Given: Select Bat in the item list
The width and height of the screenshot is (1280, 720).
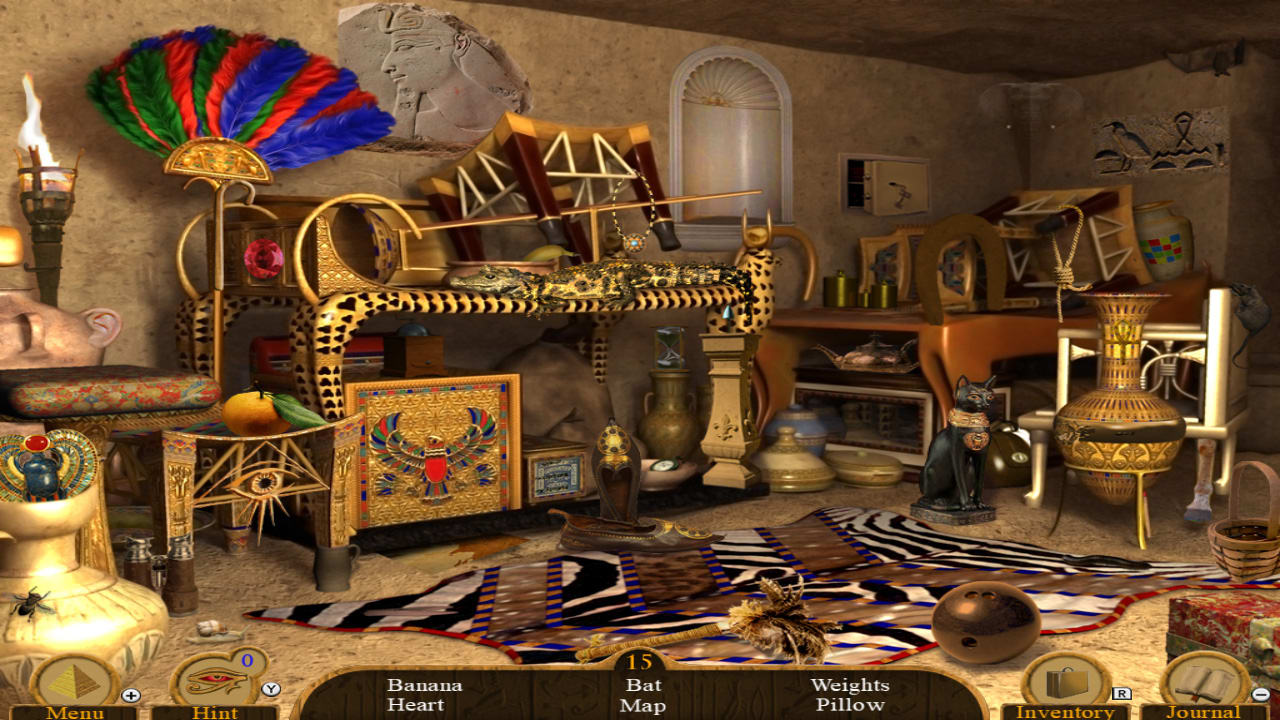Looking at the screenshot, I should point(645,686).
